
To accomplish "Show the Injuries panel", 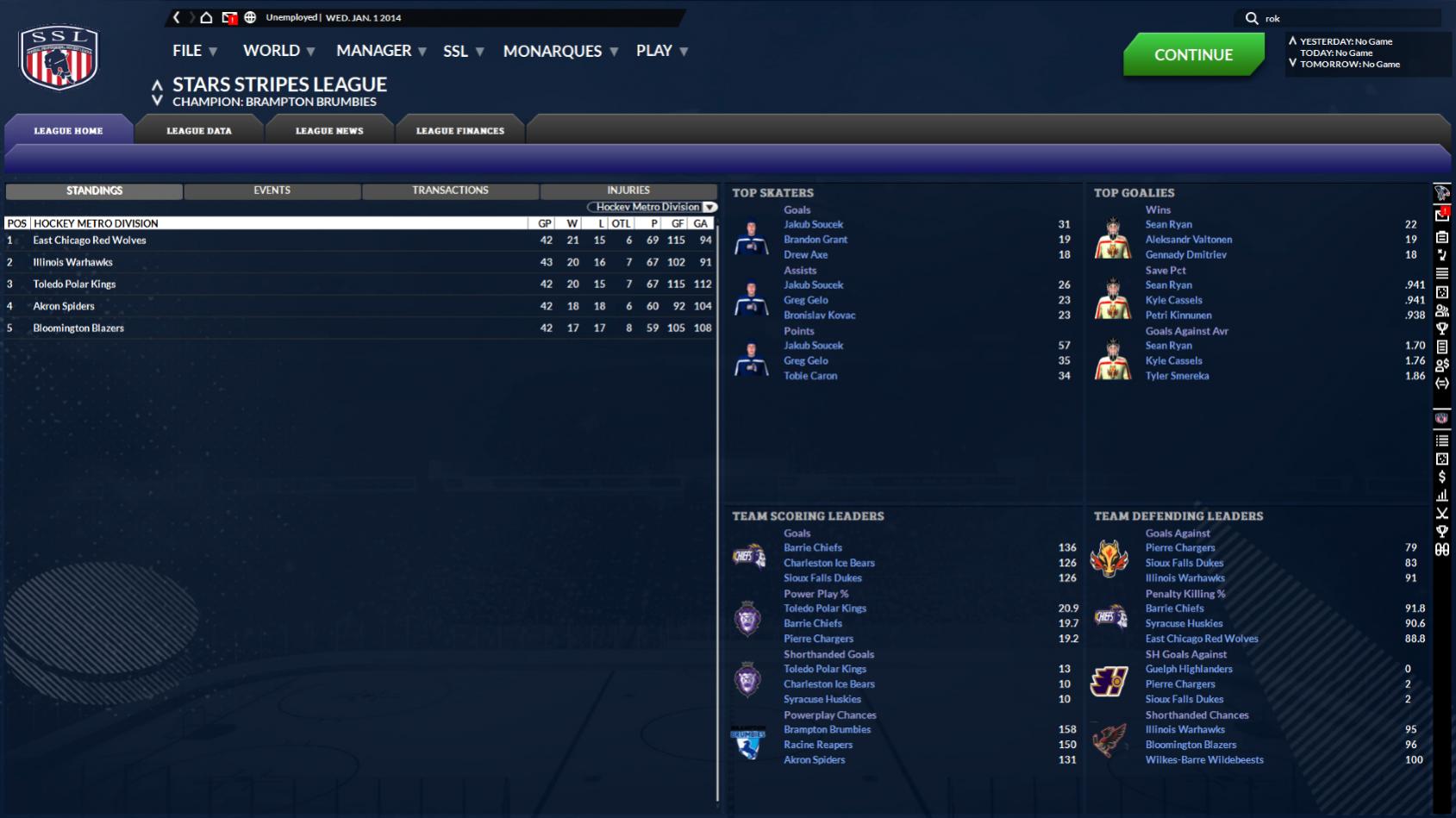I will [x=628, y=190].
